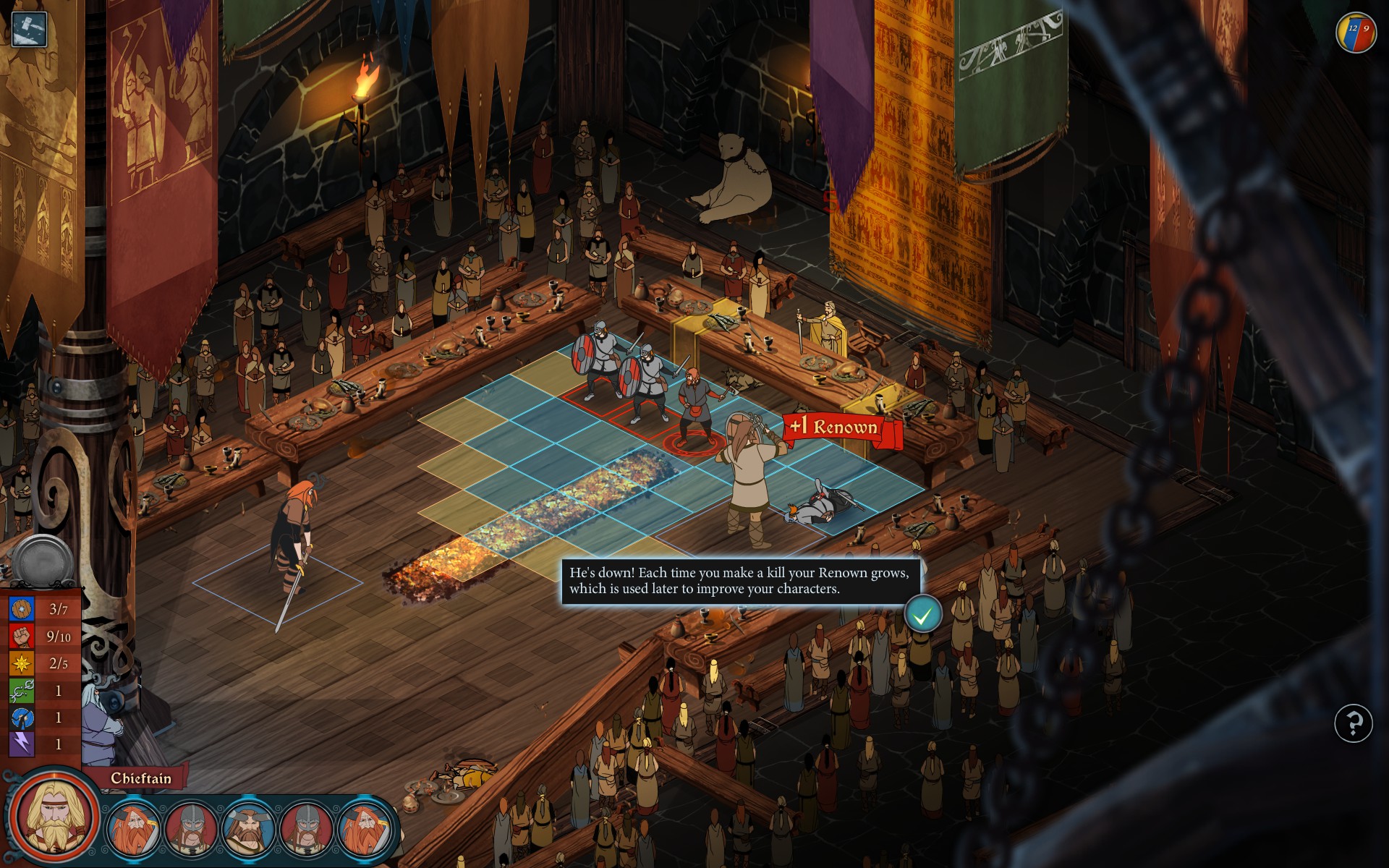Click the orange star willpower icon
The height and width of the screenshot is (868, 1389).
coord(22,663)
